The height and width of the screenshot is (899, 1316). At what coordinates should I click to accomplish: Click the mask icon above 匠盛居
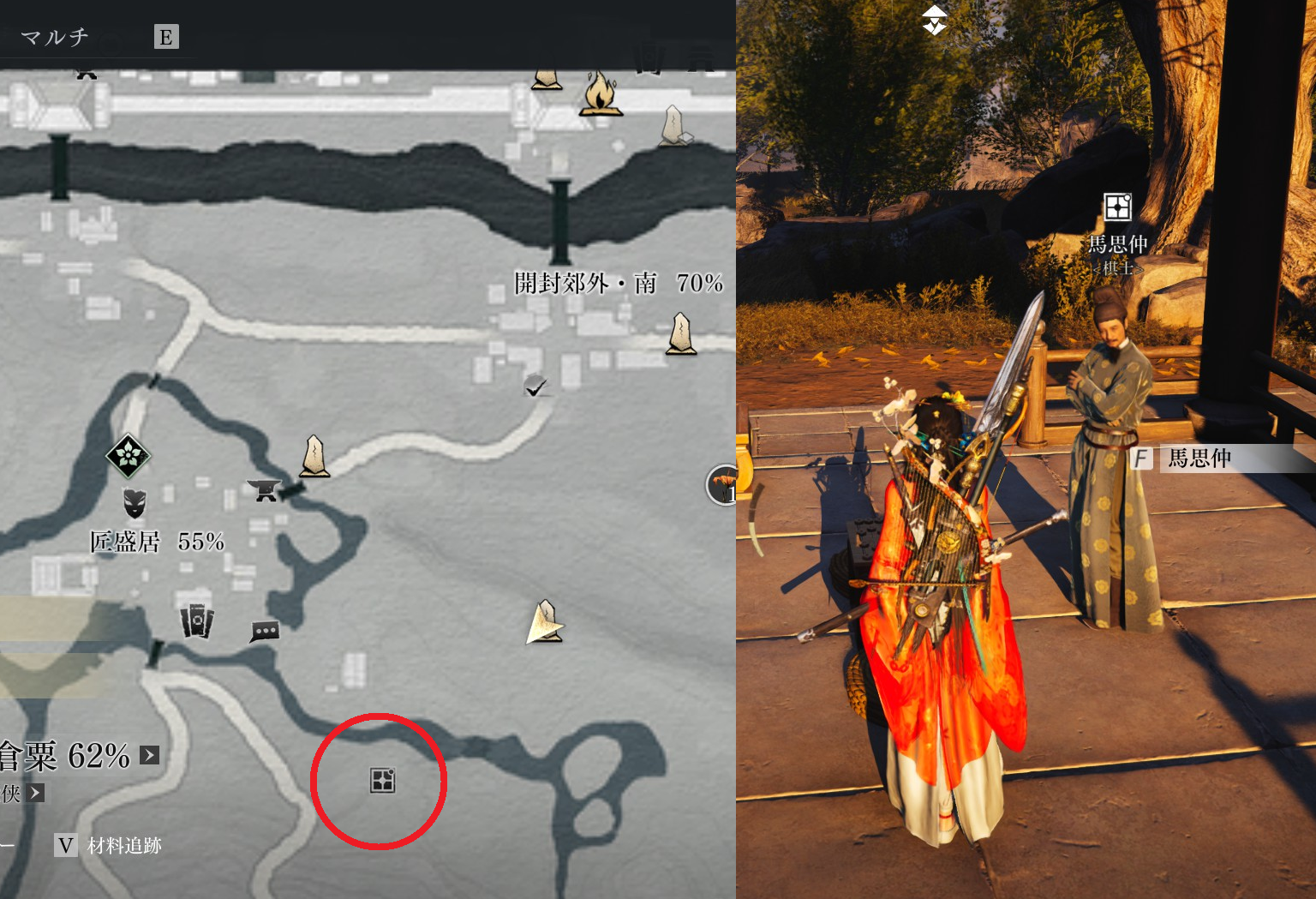click(x=135, y=503)
